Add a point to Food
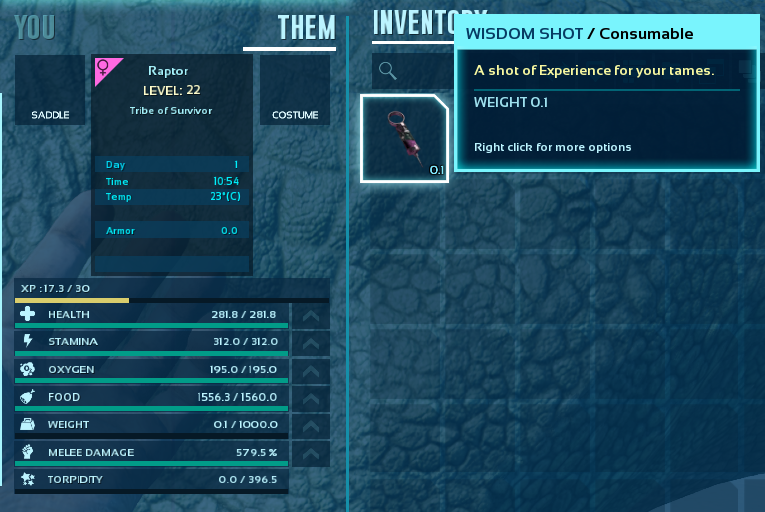The height and width of the screenshot is (512, 765). click(x=310, y=398)
